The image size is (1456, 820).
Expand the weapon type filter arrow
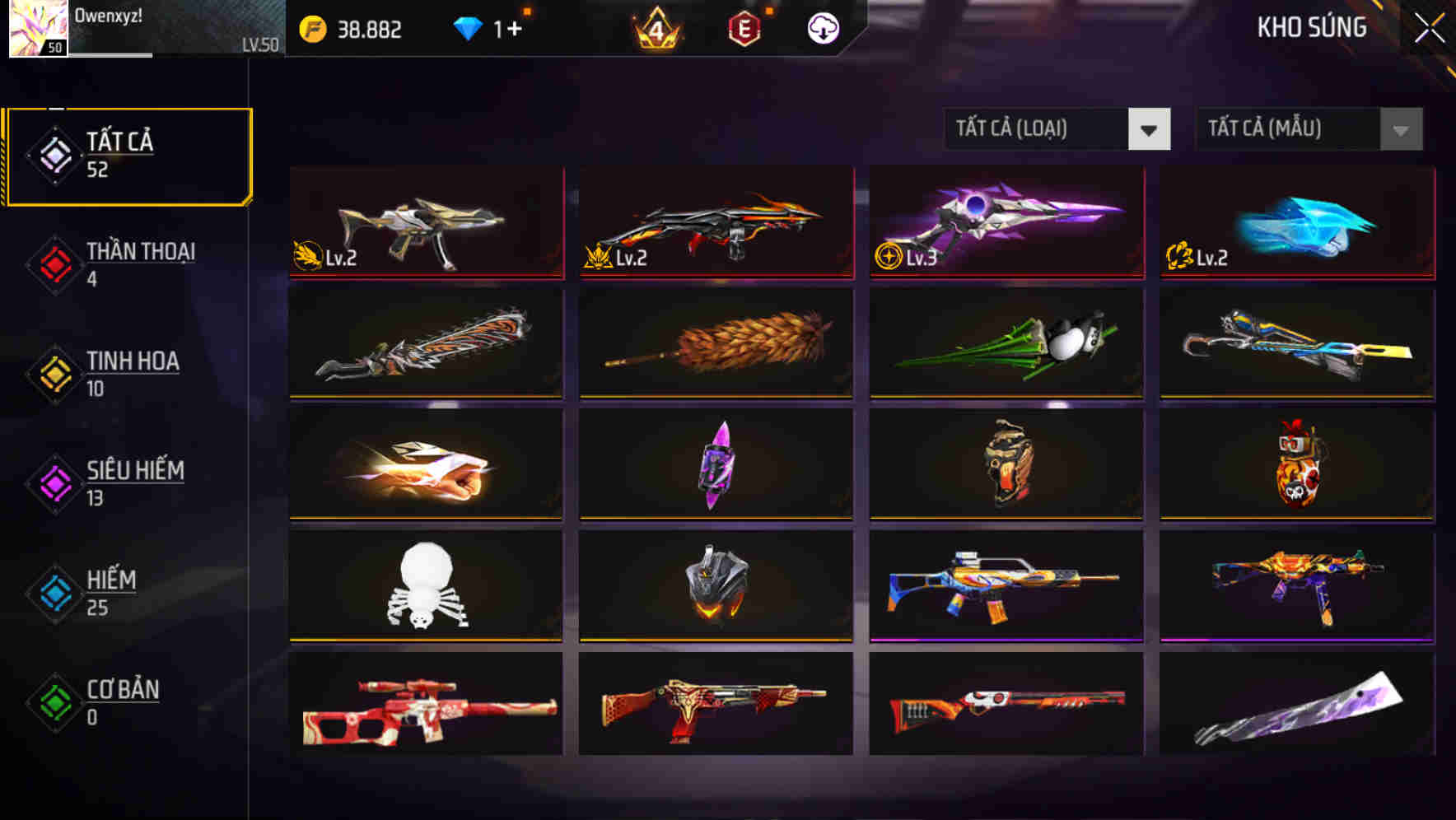[x=1151, y=129]
